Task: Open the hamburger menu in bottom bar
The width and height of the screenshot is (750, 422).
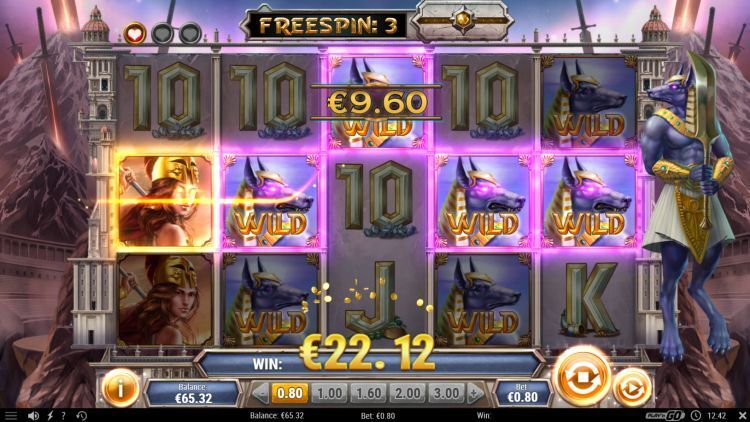Action: pos(11,415)
